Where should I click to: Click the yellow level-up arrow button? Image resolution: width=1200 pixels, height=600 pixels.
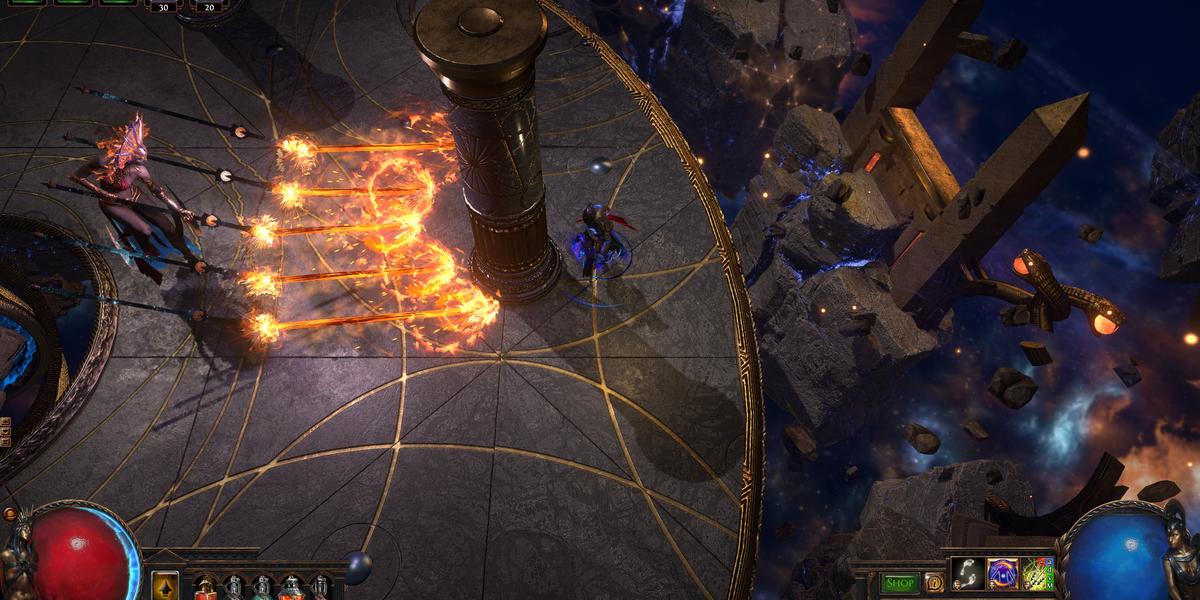[x=165, y=586]
